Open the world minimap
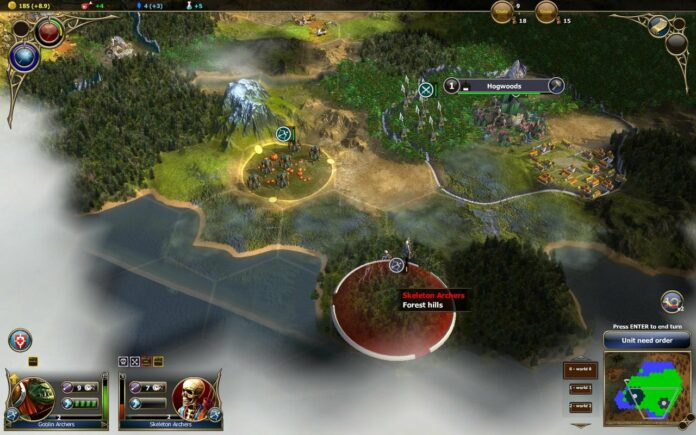 (x=646, y=384)
